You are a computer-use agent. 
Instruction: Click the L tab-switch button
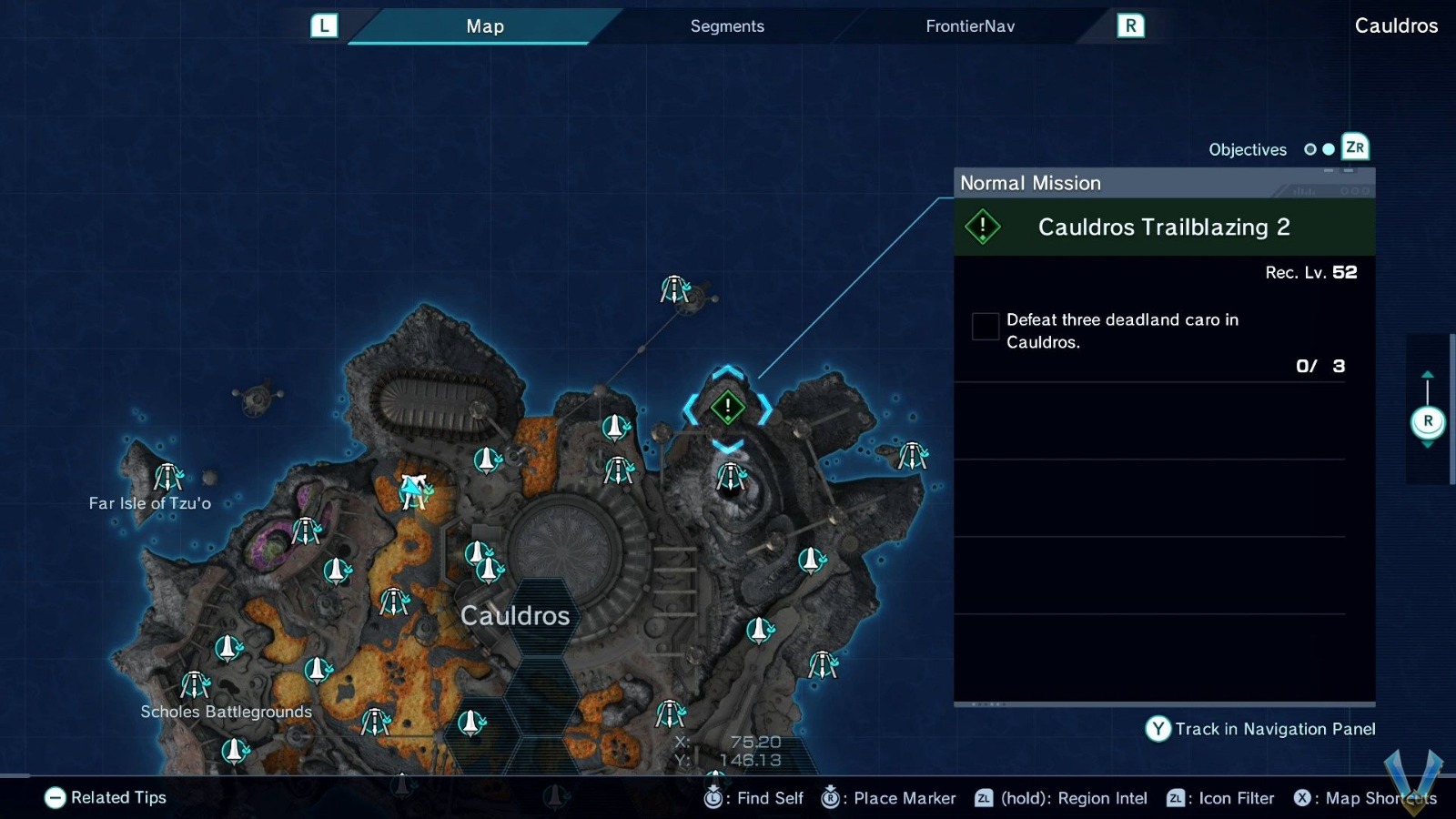click(x=325, y=25)
